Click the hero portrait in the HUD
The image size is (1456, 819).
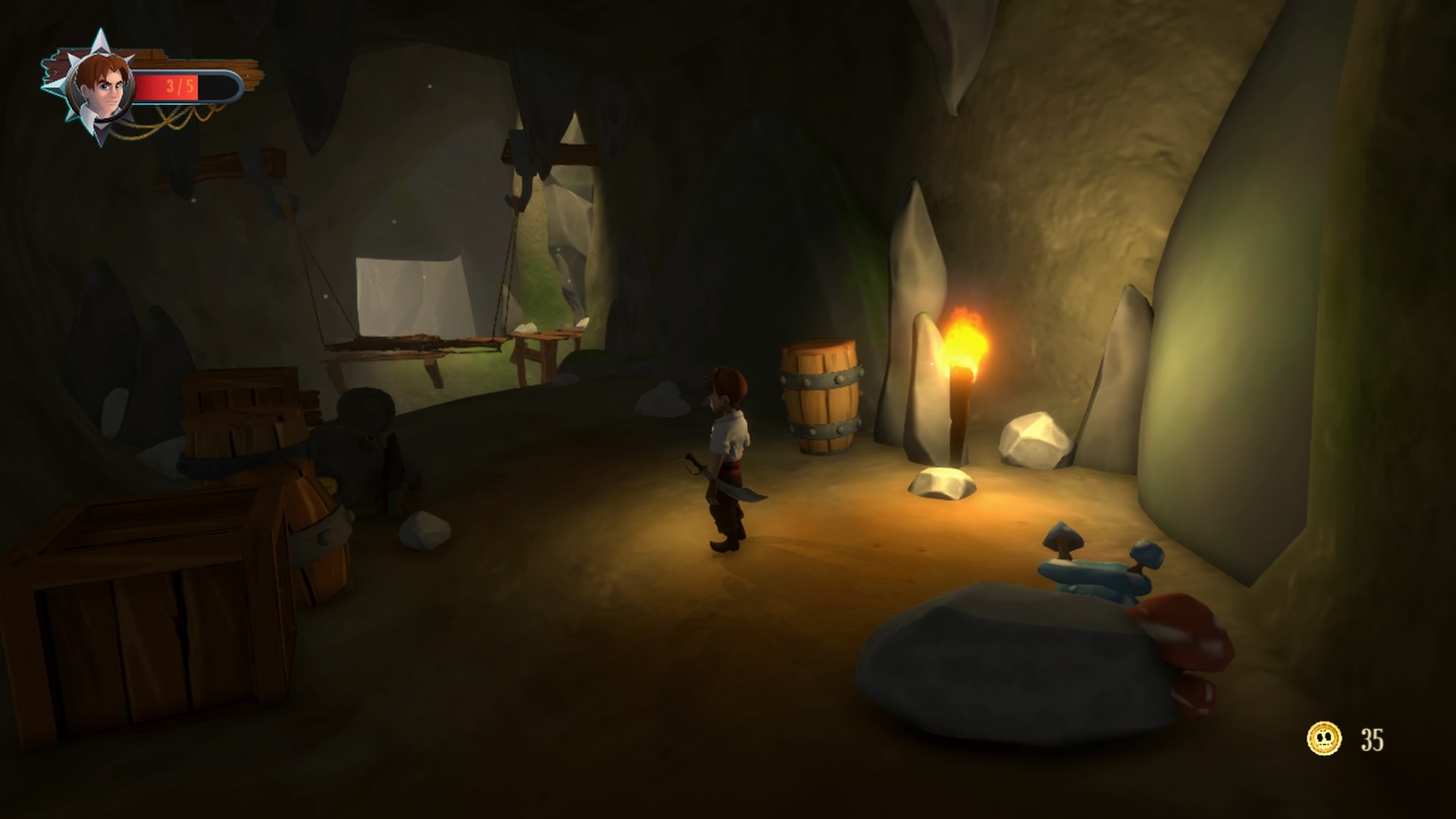(100, 88)
